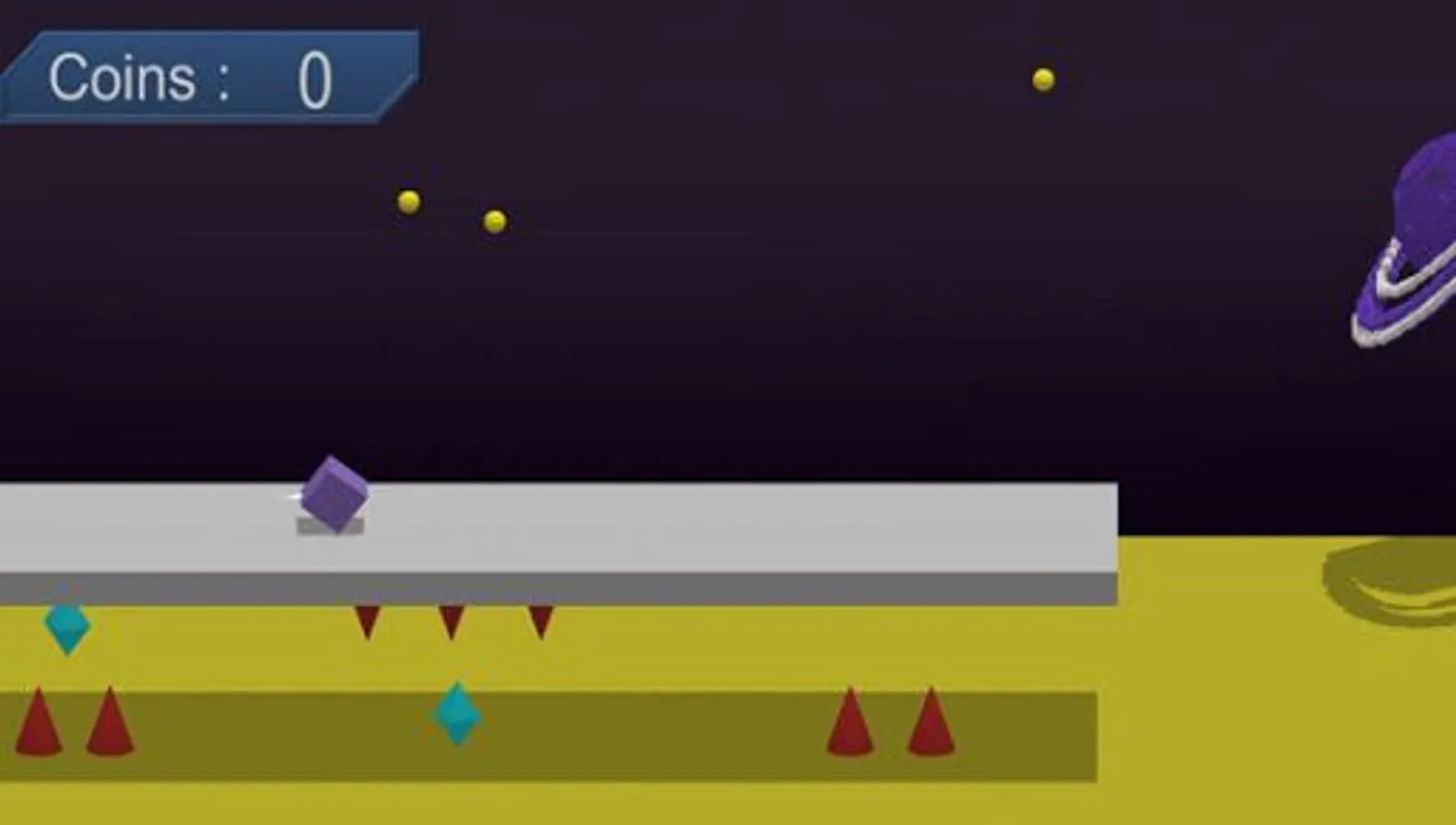Click the coin in the top right sky
1456x825 pixels.
(1041, 80)
